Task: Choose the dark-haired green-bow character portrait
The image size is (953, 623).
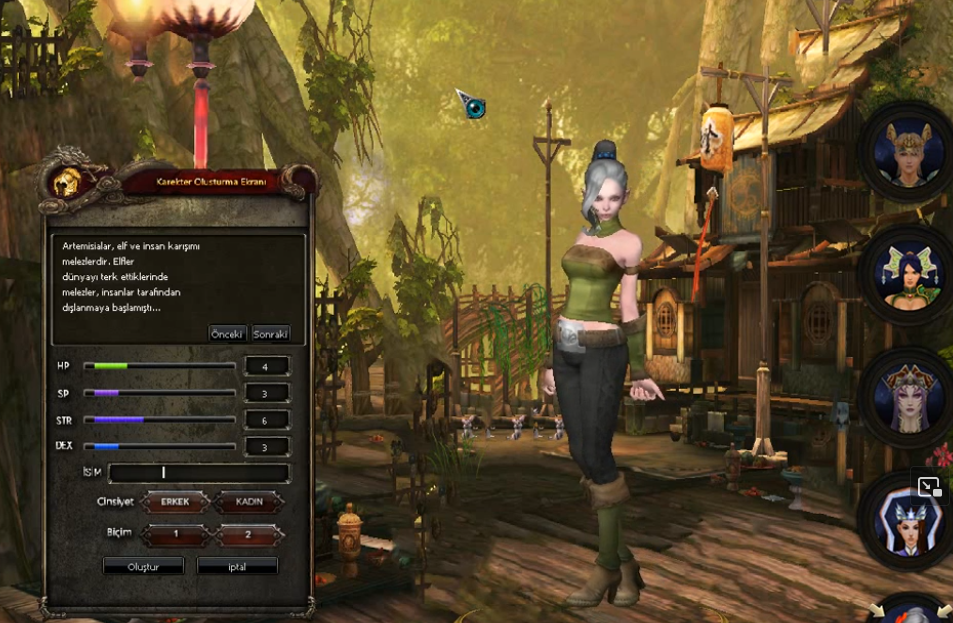Action: coord(909,273)
